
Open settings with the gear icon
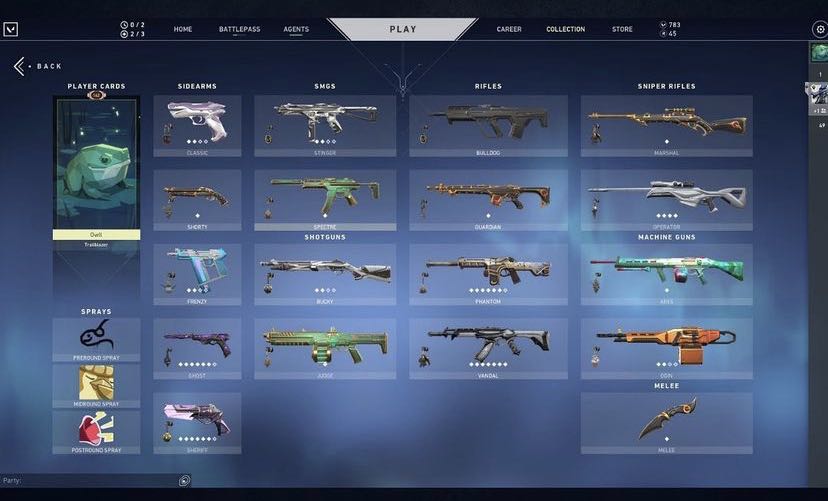point(820,29)
